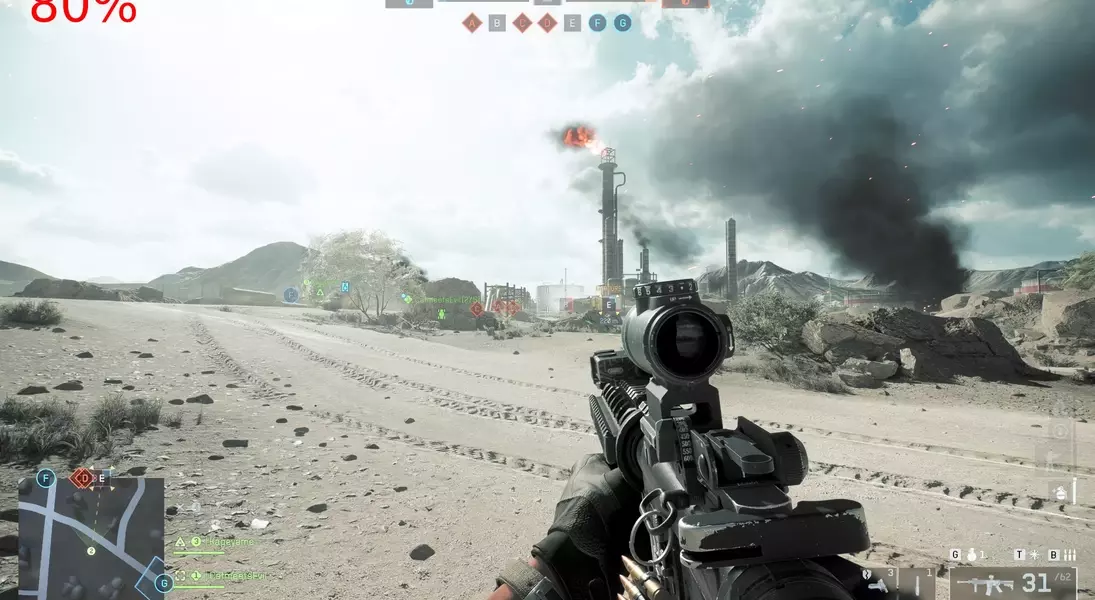
Task: Select objective E square in top bar
Action: pos(572,23)
